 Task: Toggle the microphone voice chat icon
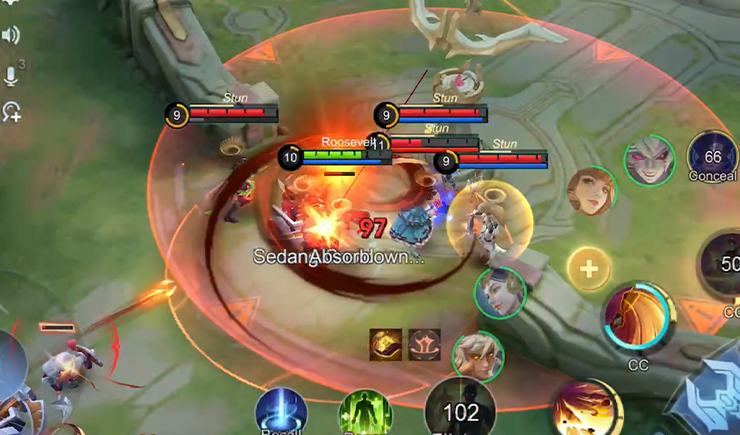click(12, 76)
